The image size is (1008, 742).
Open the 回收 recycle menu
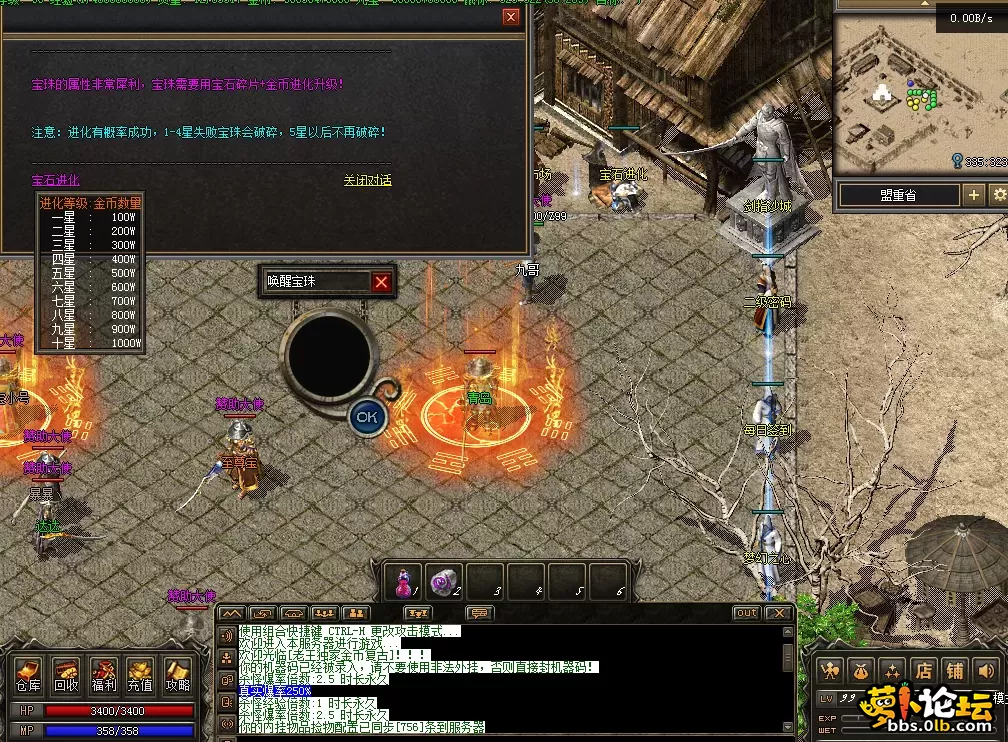[66, 674]
